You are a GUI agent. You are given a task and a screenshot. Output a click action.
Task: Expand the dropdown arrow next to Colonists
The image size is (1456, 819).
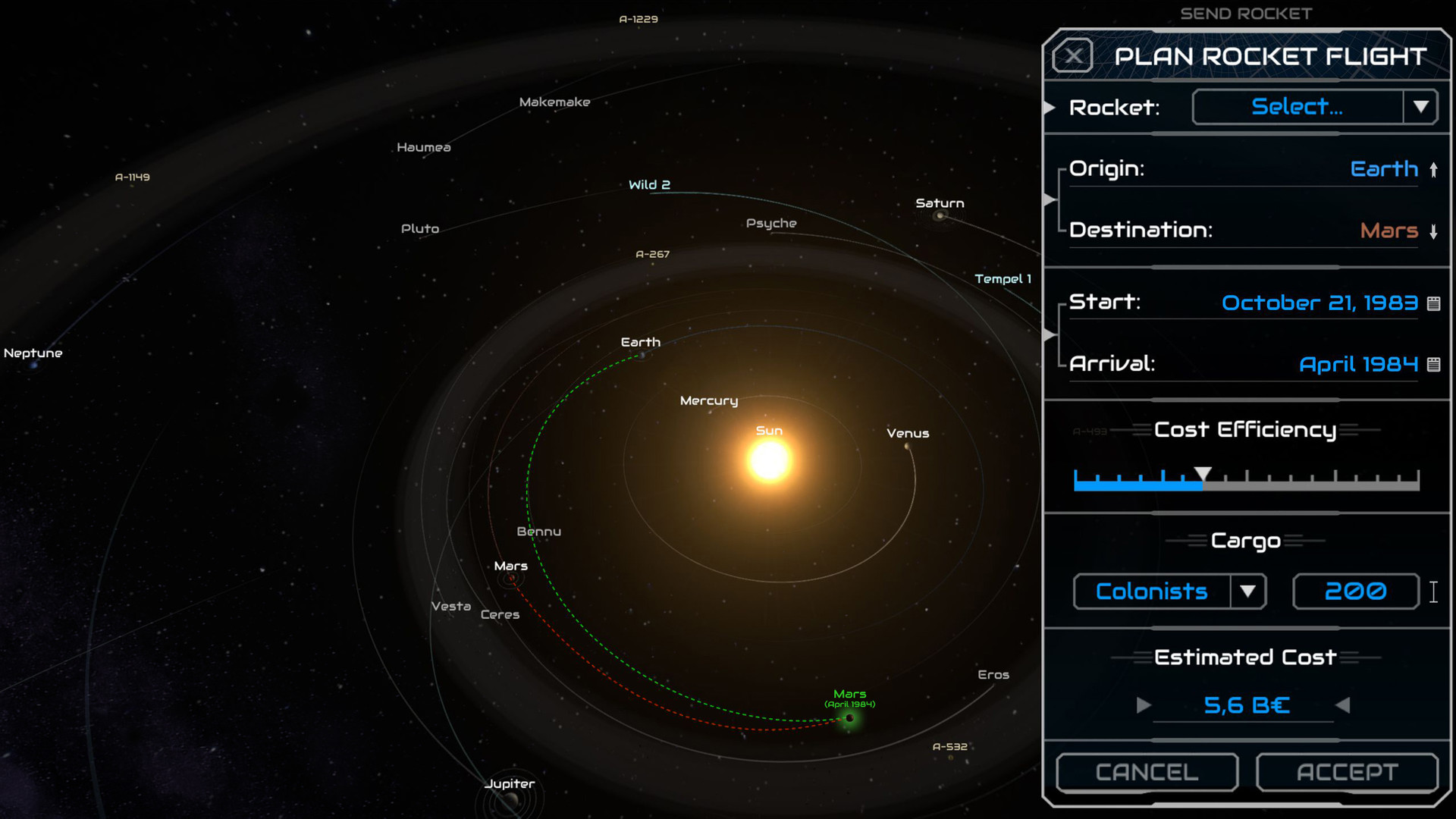pyautogui.click(x=1250, y=591)
